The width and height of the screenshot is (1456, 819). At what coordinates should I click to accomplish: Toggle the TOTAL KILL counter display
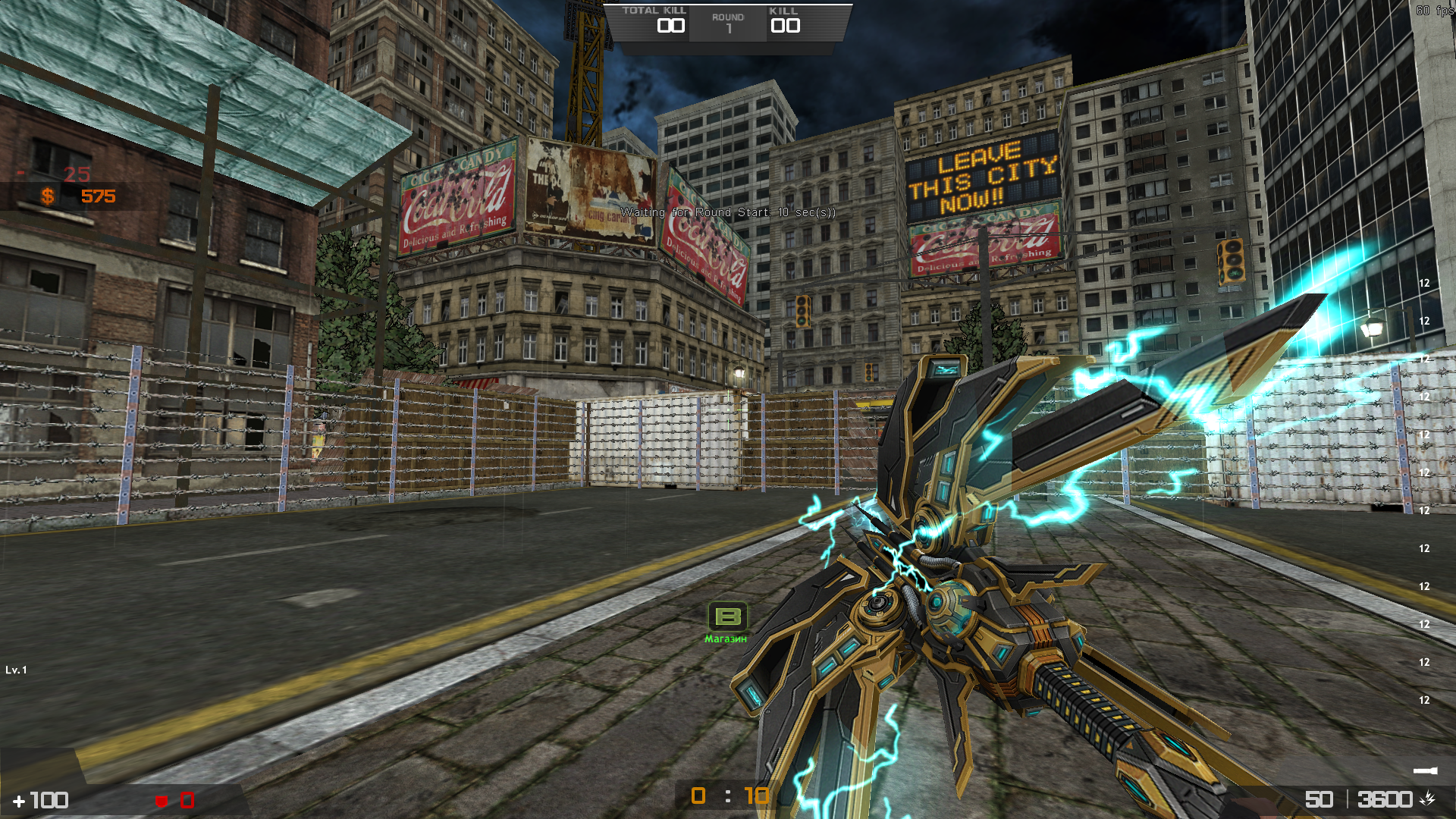click(x=654, y=19)
